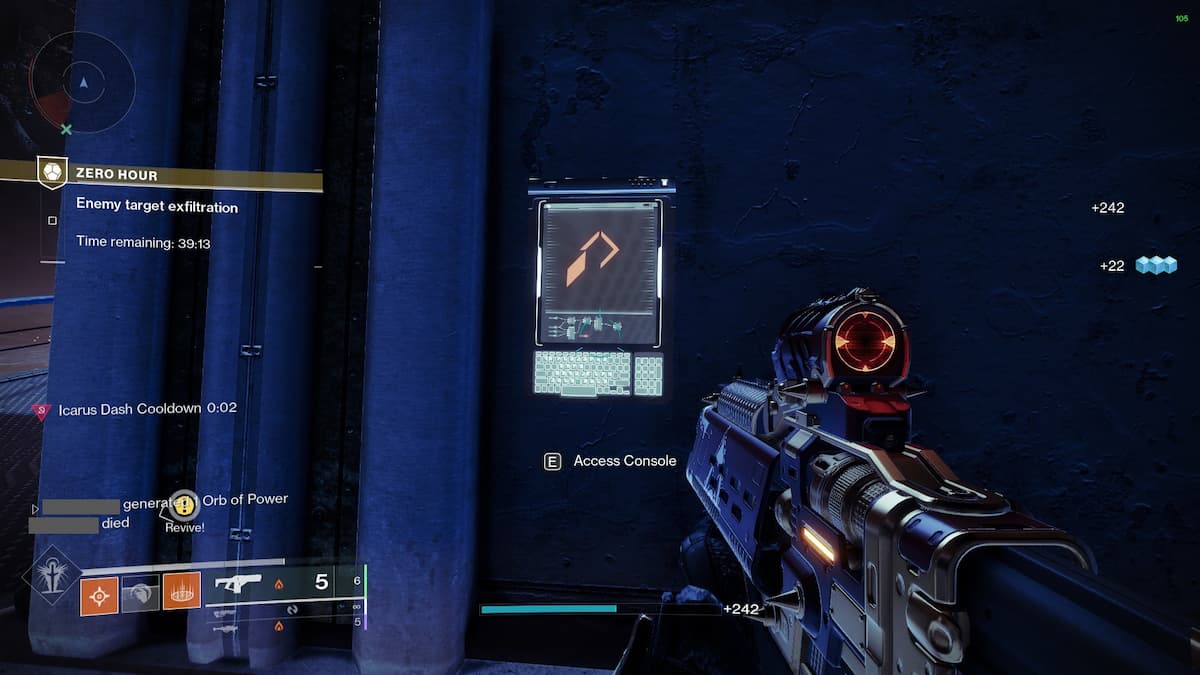Click the Icarus Dash cooldown icon

click(41, 410)
